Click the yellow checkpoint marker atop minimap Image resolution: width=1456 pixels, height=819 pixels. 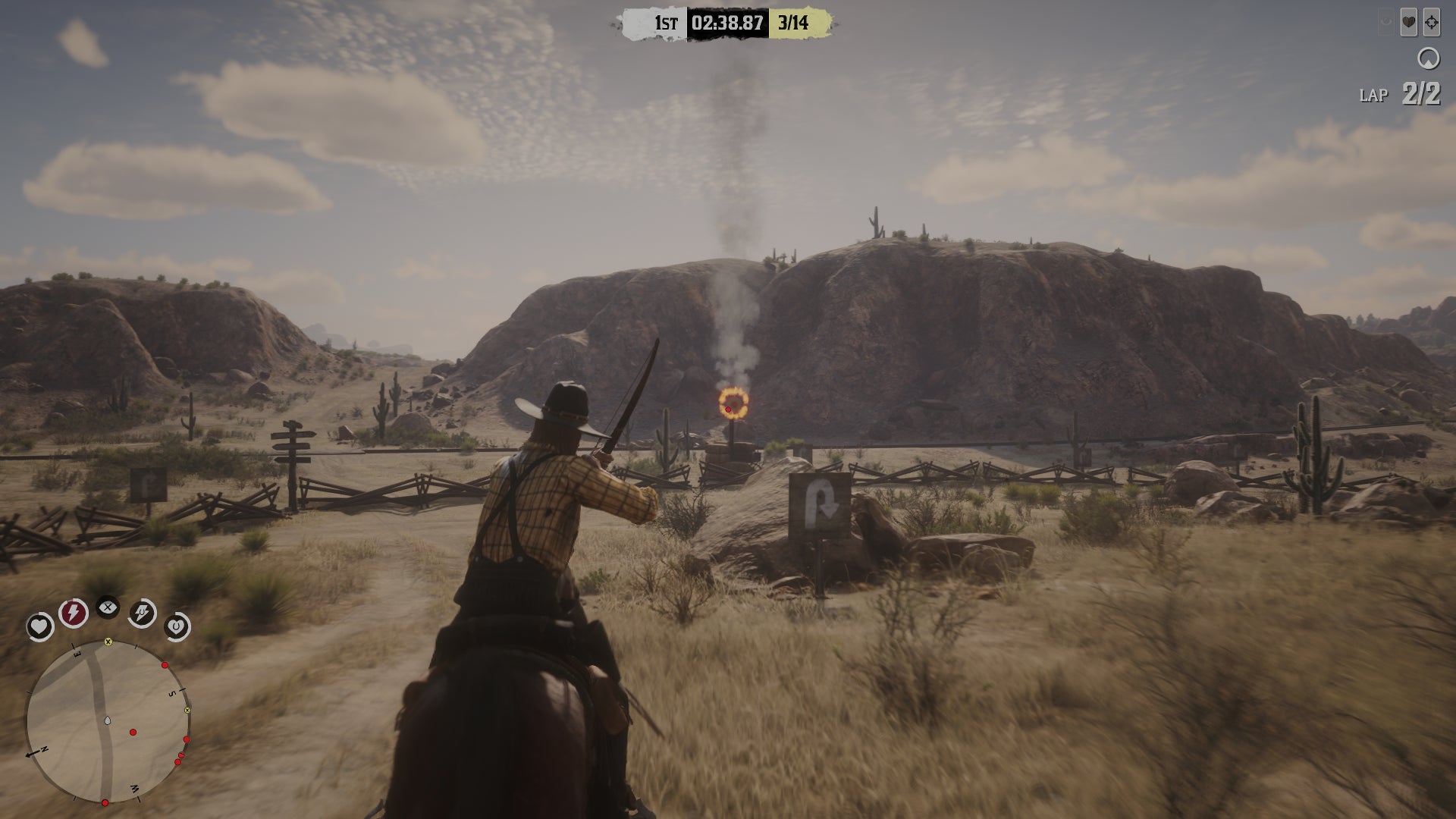click(x=108, y=642)
